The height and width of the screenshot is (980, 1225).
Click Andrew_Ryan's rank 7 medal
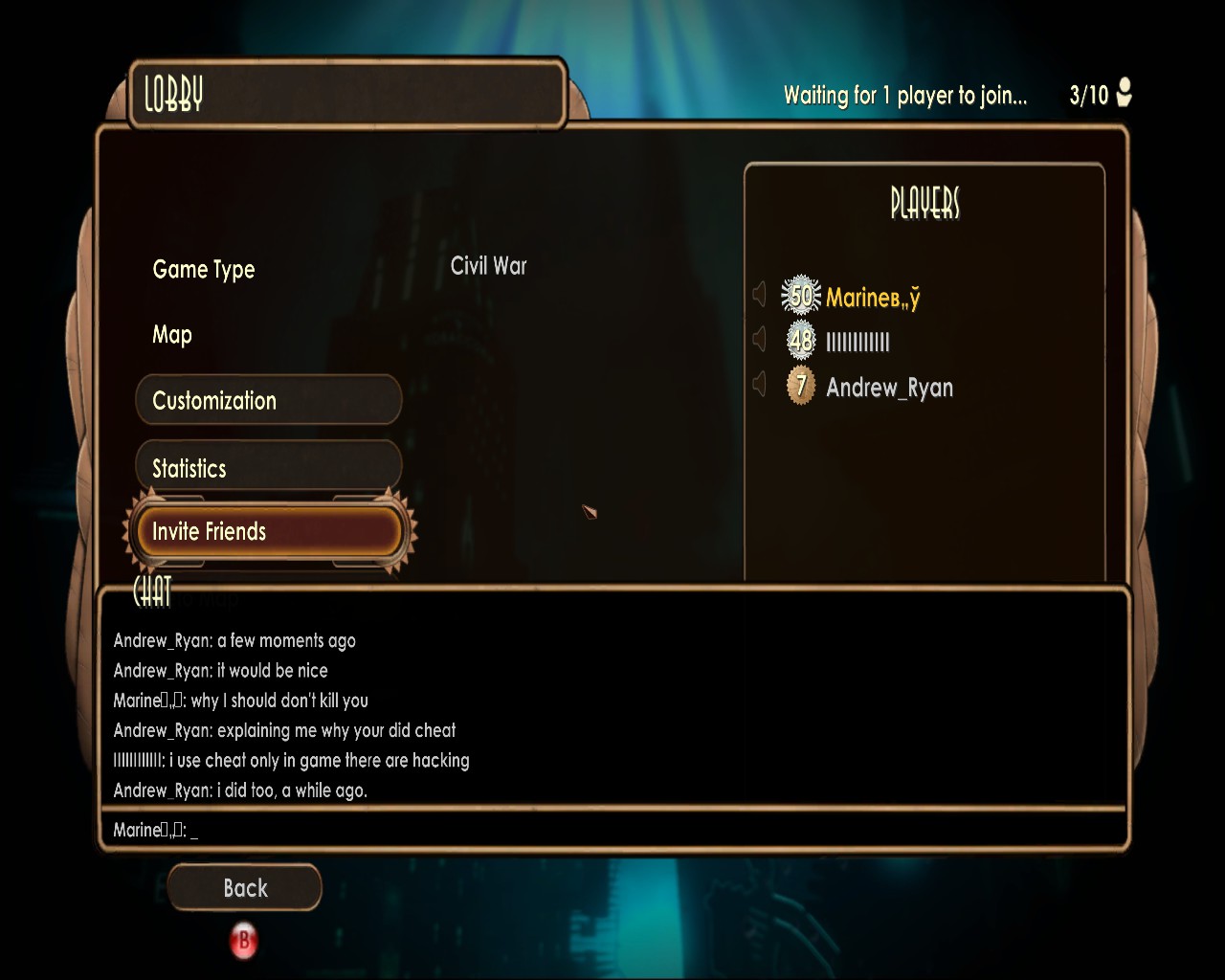pyautogui.click(x=799, y=386)
